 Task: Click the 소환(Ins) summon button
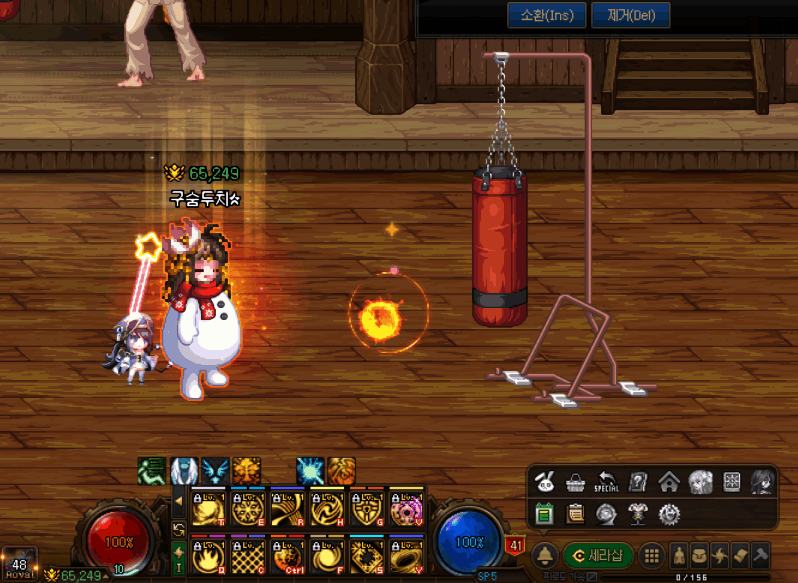click(540, 16)
